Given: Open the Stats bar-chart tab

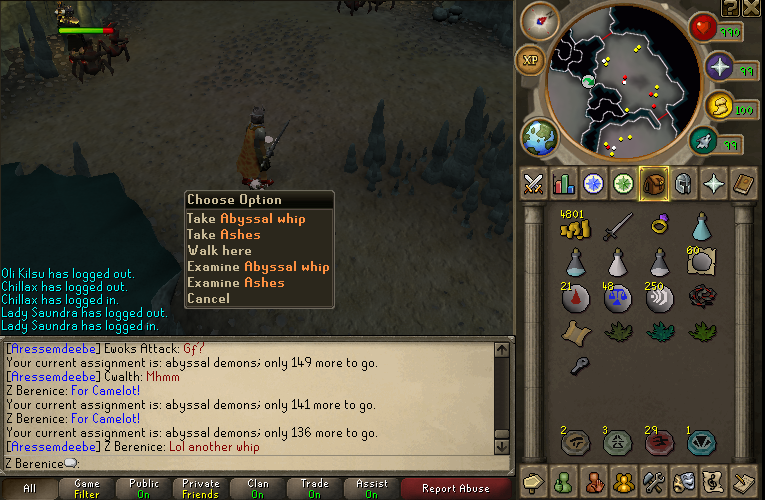Looking at the screenshot, I should click(563, 183).
